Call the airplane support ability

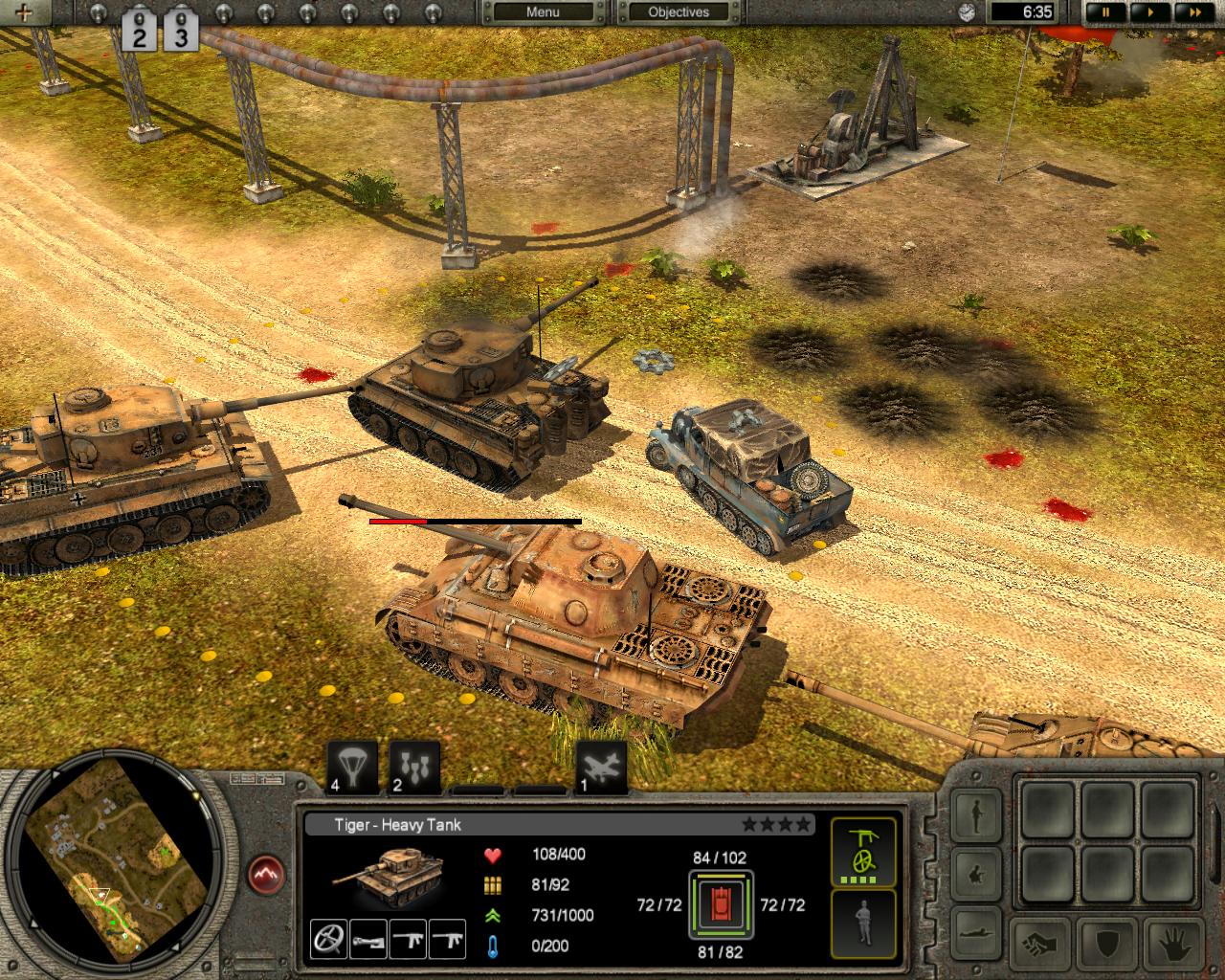[602, 767]
